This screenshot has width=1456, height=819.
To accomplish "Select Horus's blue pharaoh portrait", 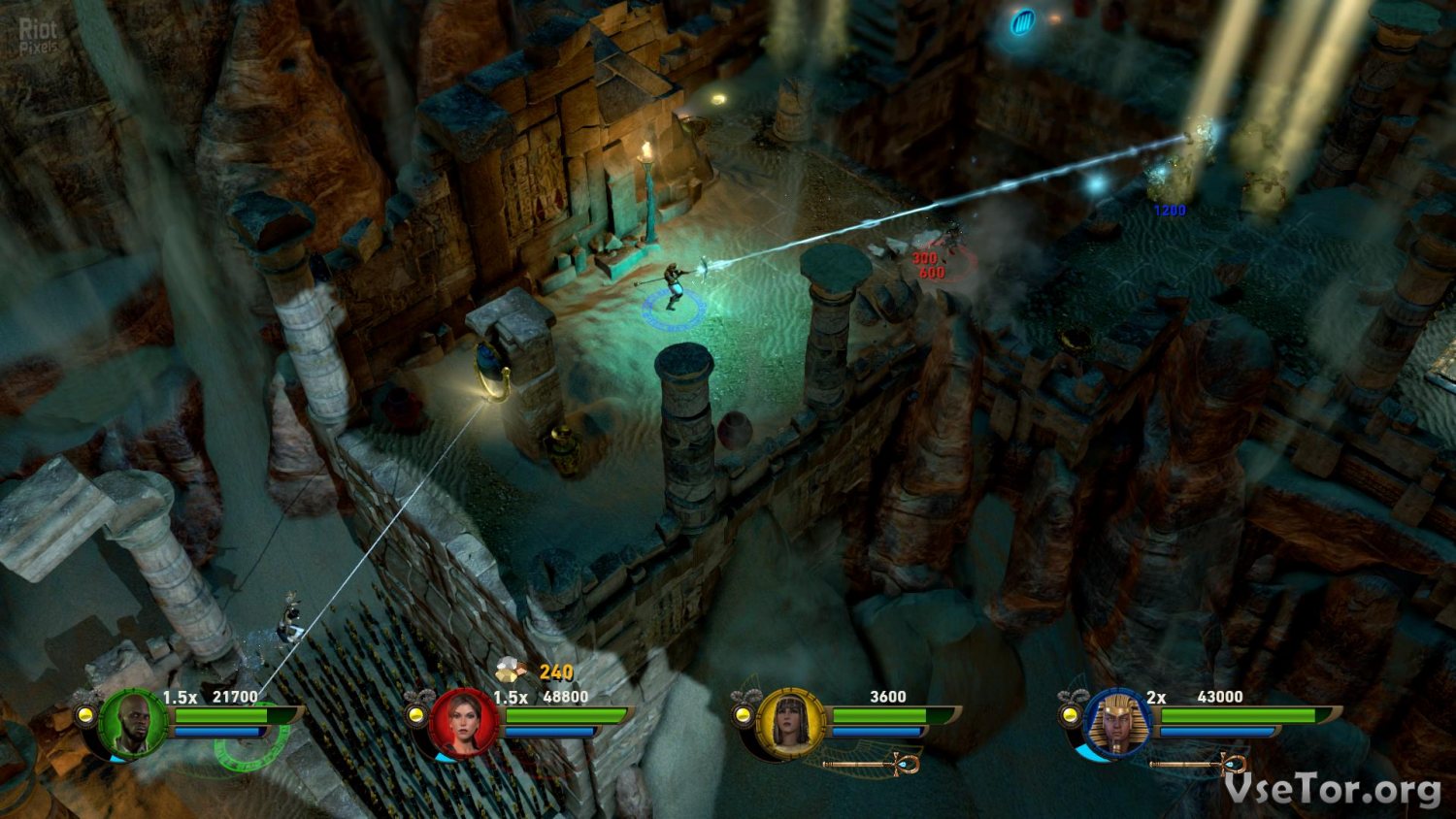I will click(x=1118, y=723).
